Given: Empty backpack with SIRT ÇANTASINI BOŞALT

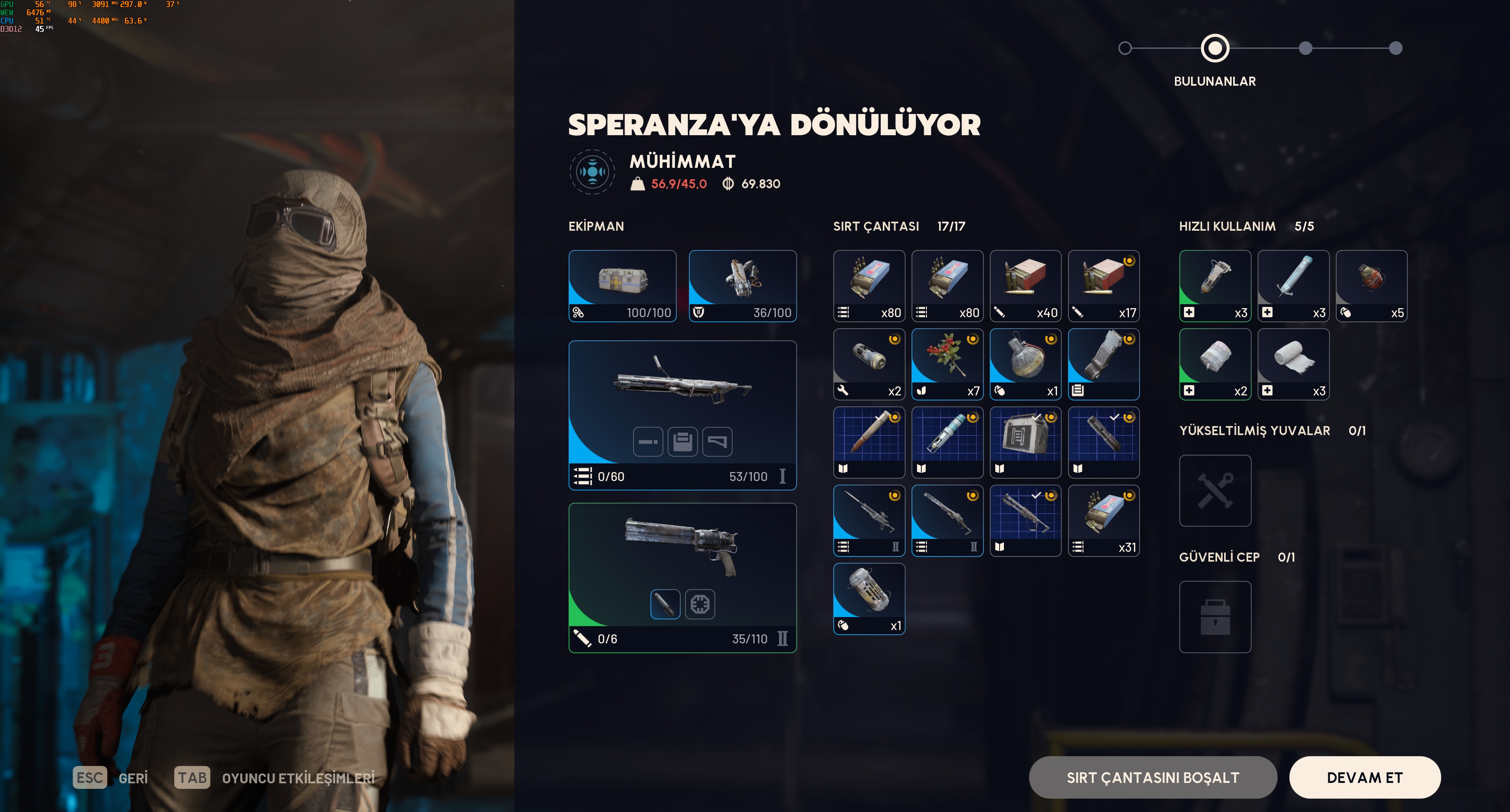Looking at the screenshot, I should pos(1153,777).
